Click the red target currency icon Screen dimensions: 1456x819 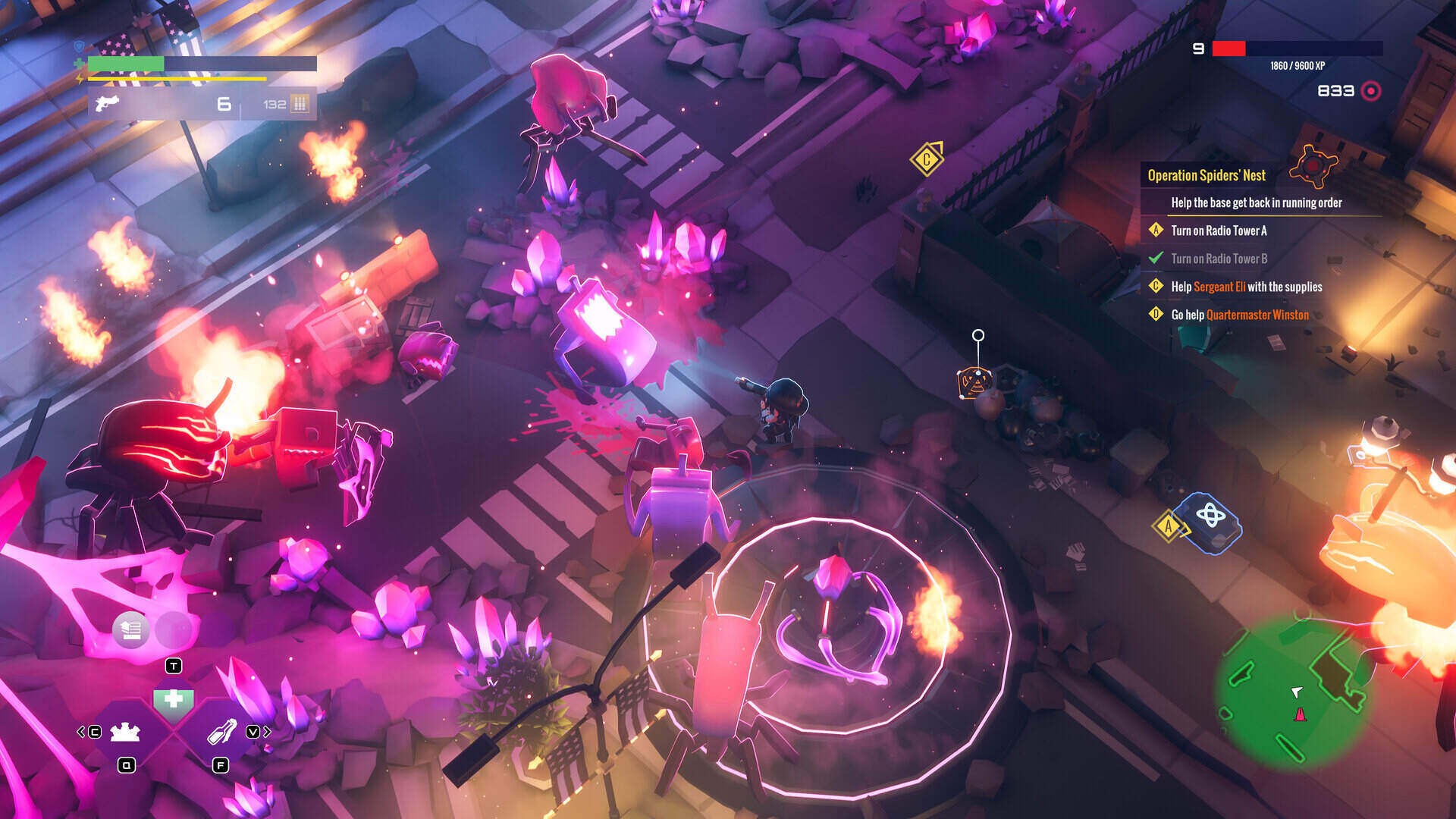[1371, 91]
